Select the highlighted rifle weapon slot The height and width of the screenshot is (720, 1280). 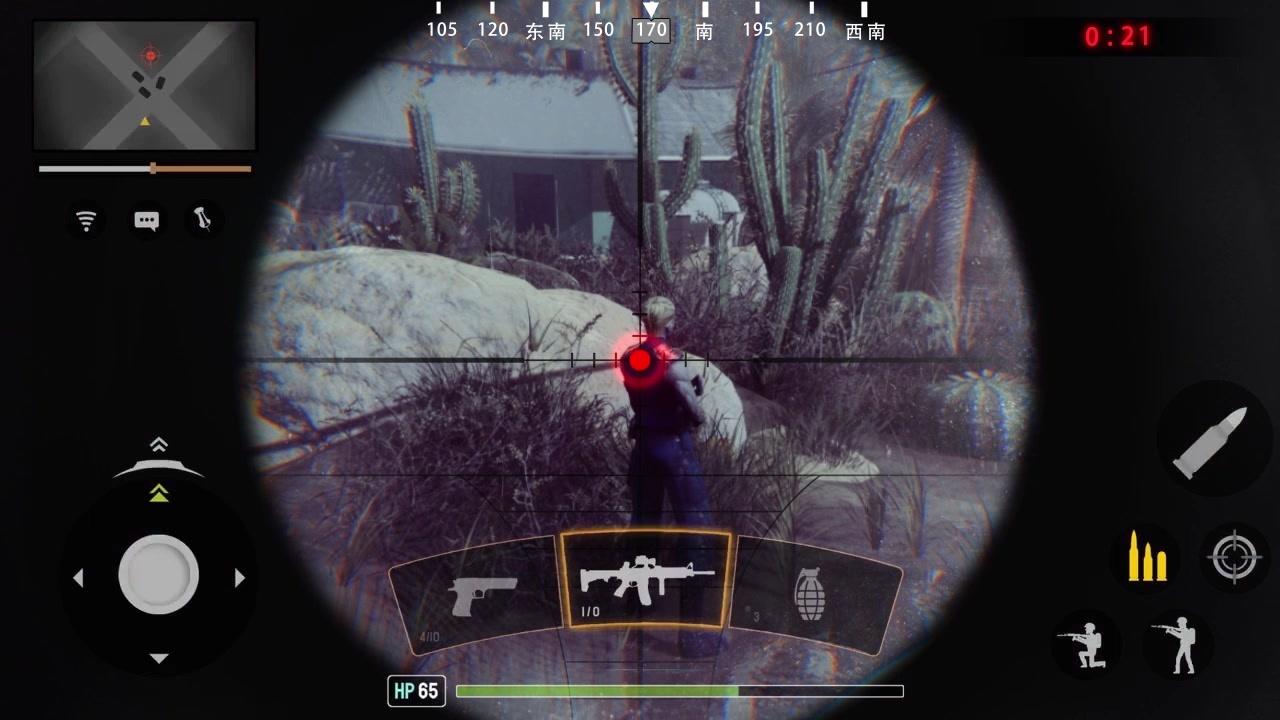point(645,580)
